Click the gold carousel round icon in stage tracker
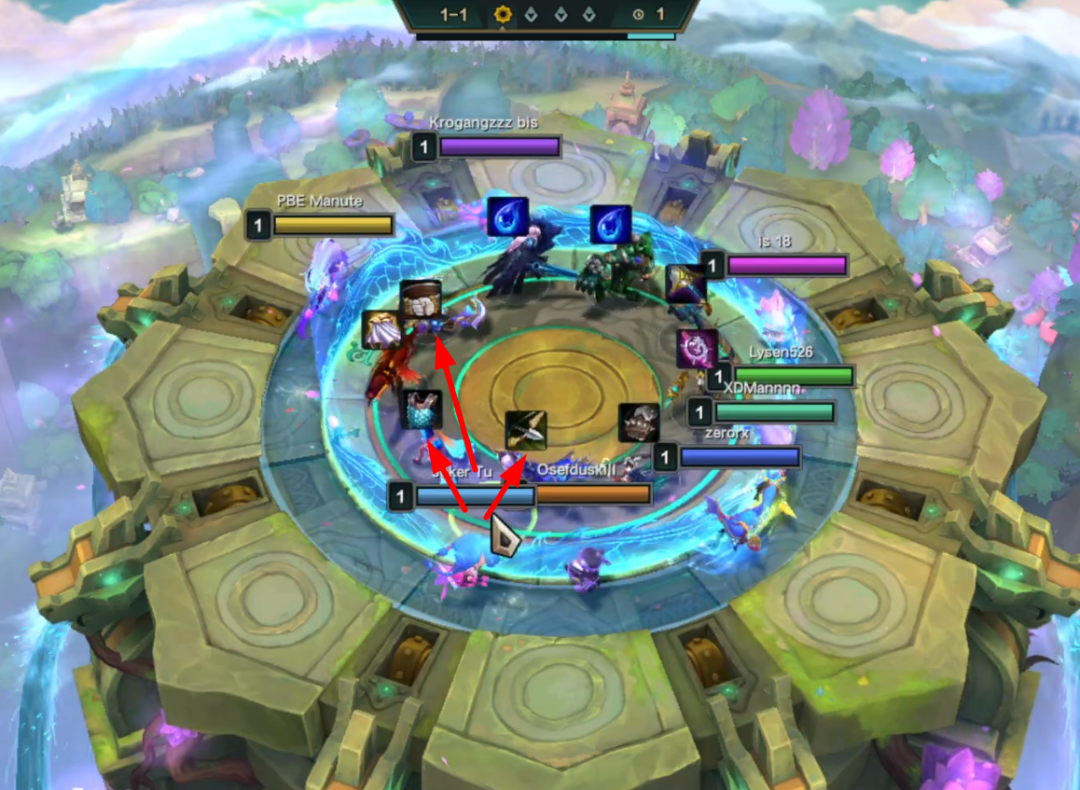Screen dimensions: 1080x790 (503, 14)
